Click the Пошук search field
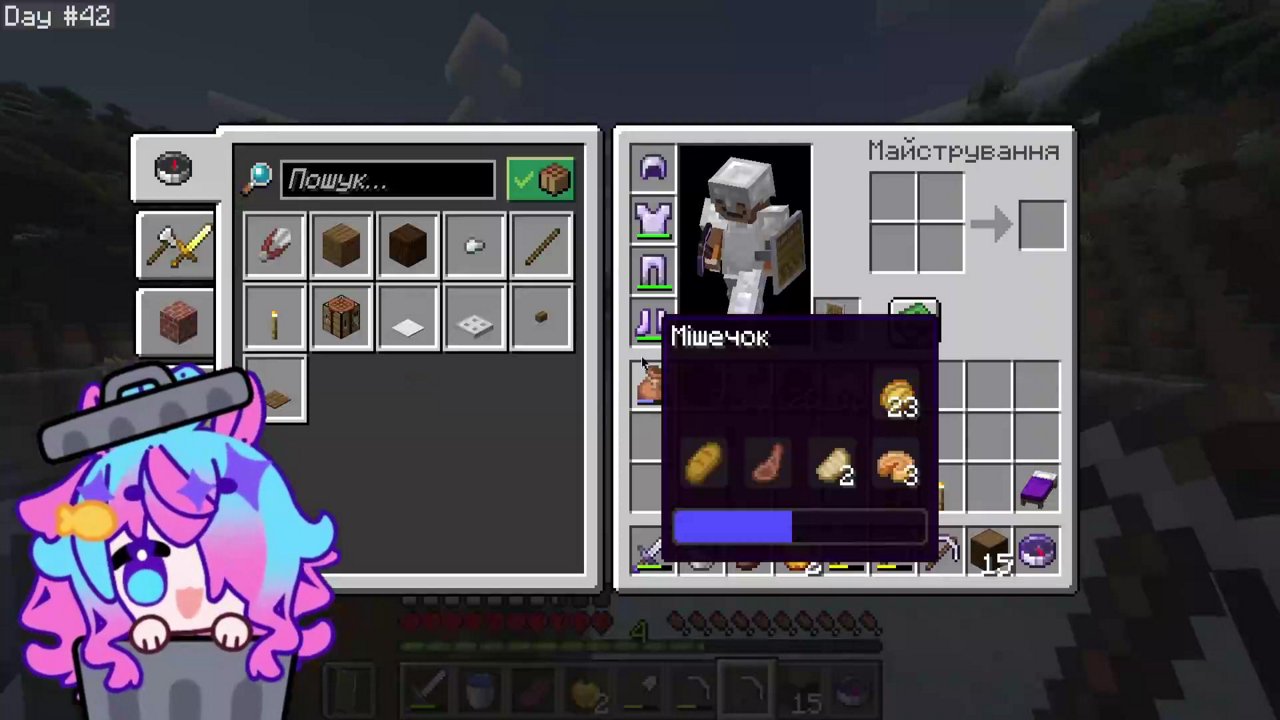This screenshot has width=1280, height=720. pos(388,179)
